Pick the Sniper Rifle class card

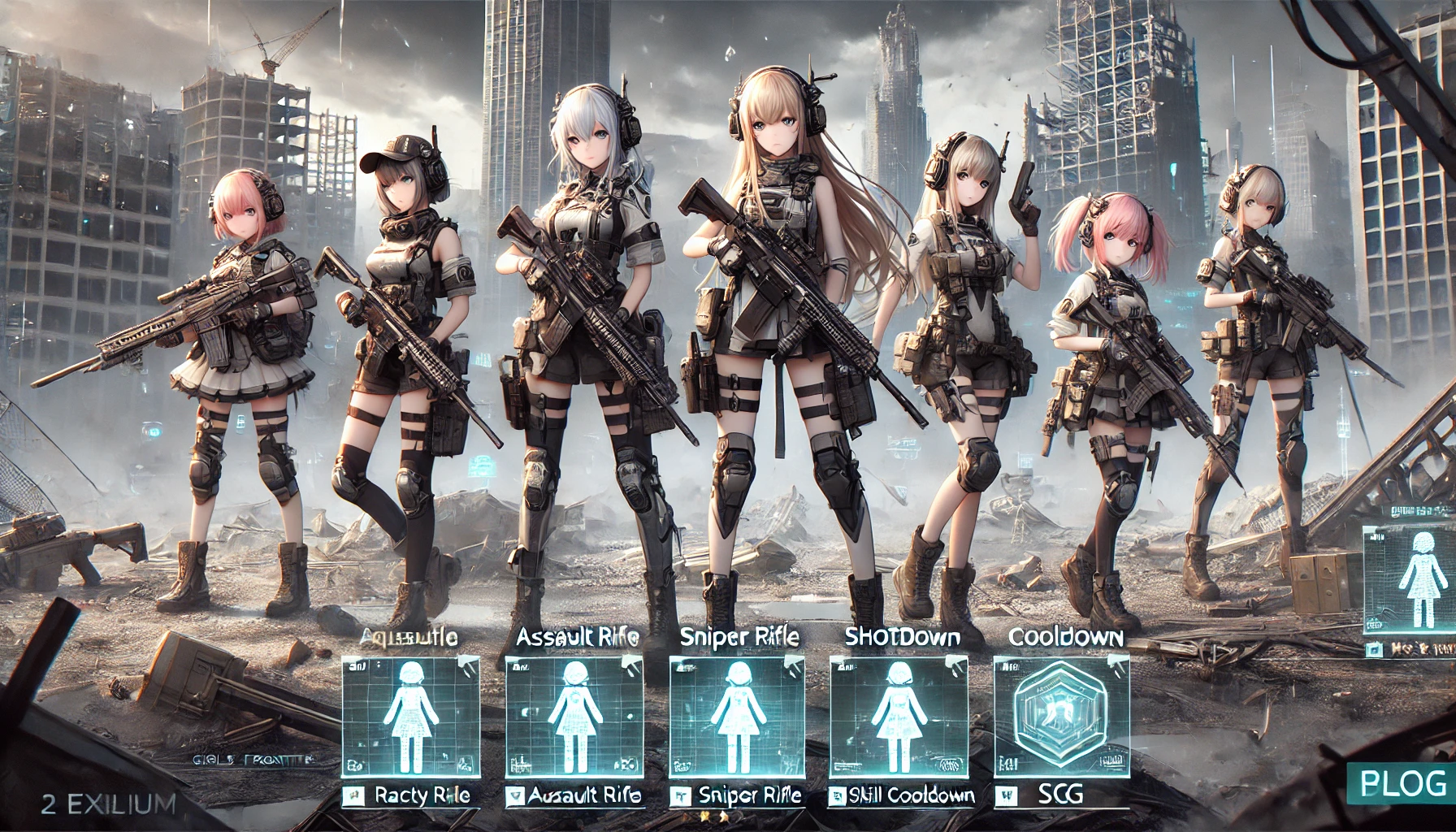(736, 716)
